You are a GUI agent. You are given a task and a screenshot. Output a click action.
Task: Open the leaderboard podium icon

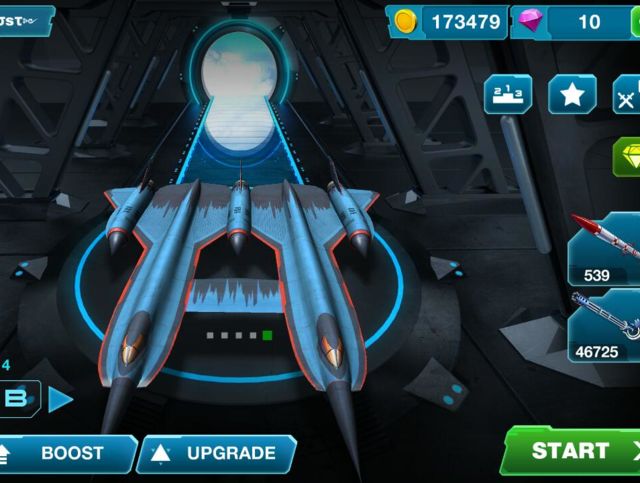click(x=508, y=95)
